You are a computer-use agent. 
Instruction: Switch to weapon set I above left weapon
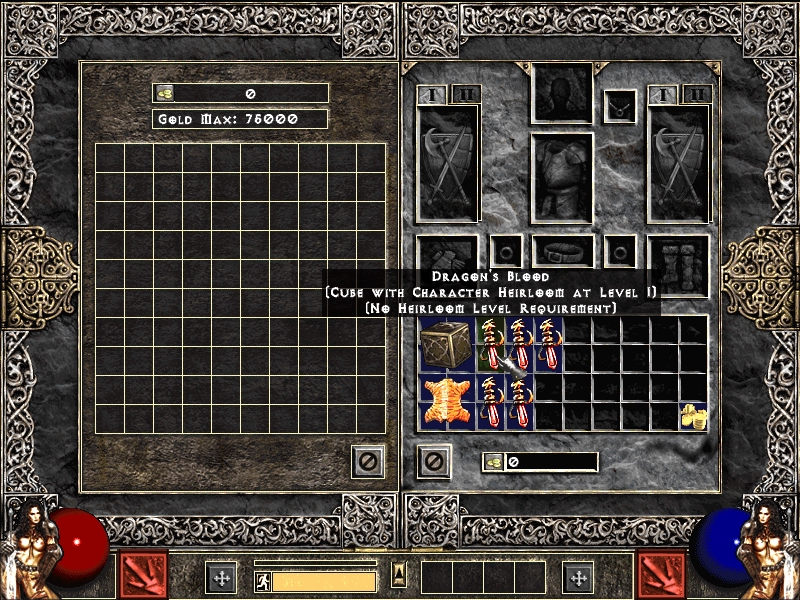coord(433,95)
